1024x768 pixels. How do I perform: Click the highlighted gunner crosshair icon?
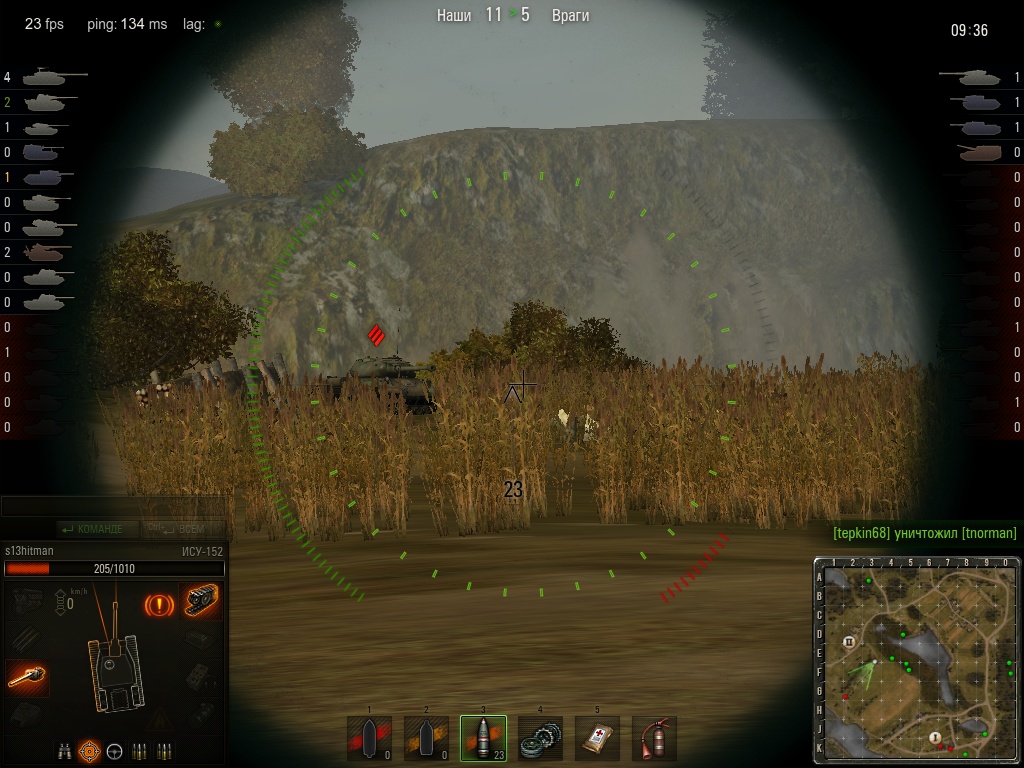[x=90, y=749]
